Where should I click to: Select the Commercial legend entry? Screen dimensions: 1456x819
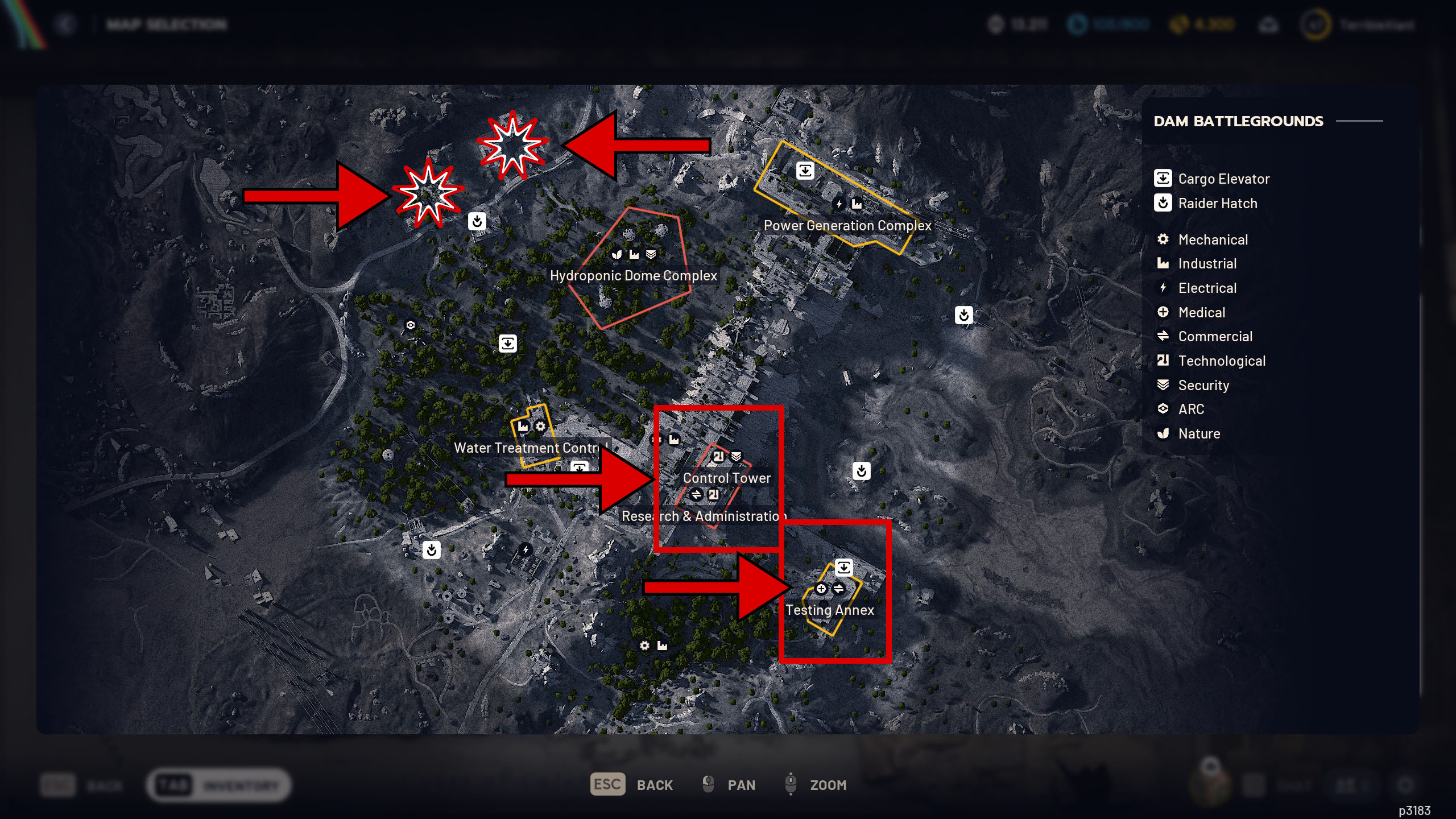tap(1215, 336)
